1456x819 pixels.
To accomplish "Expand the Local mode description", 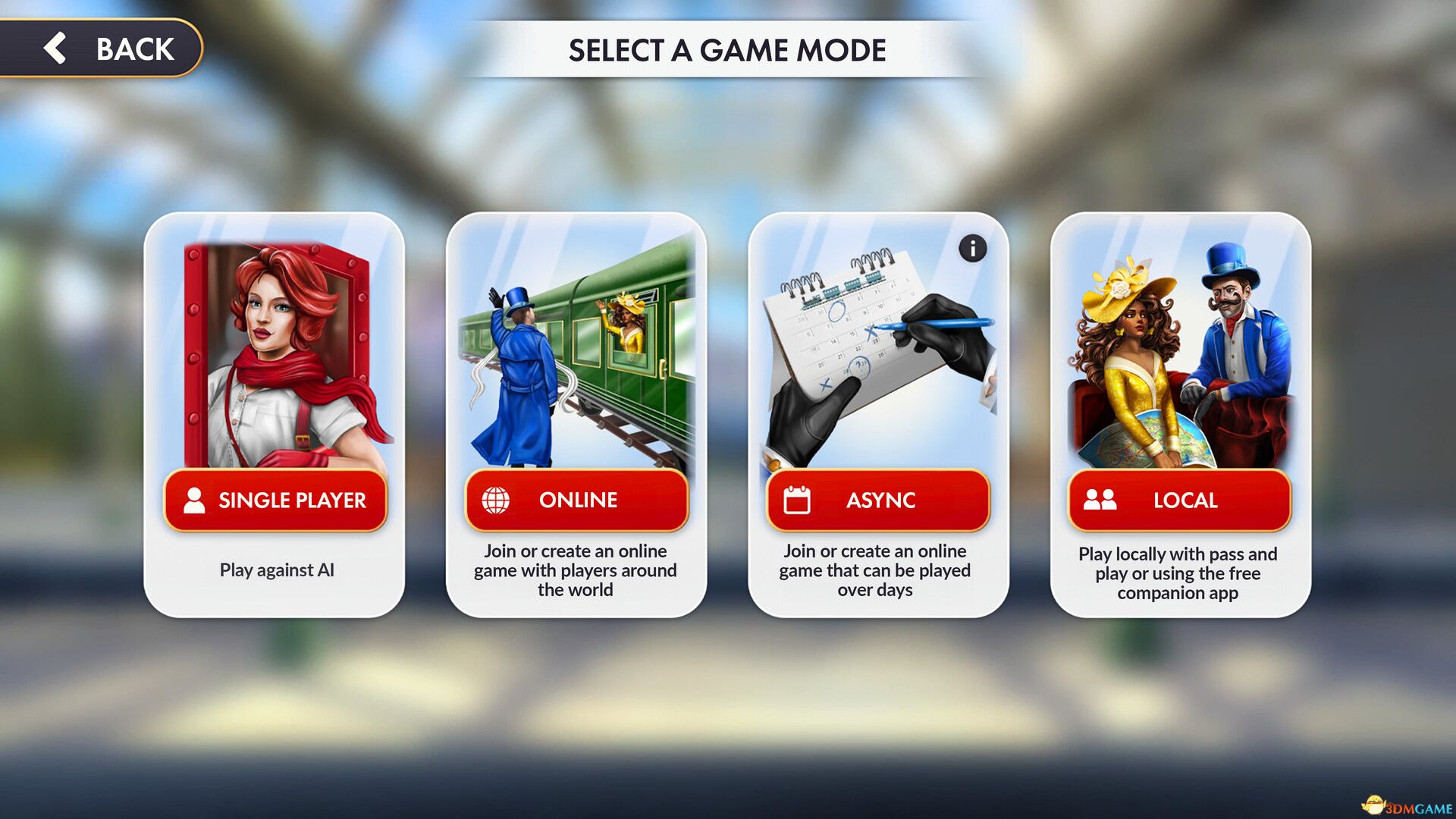I will [1181, 574].
